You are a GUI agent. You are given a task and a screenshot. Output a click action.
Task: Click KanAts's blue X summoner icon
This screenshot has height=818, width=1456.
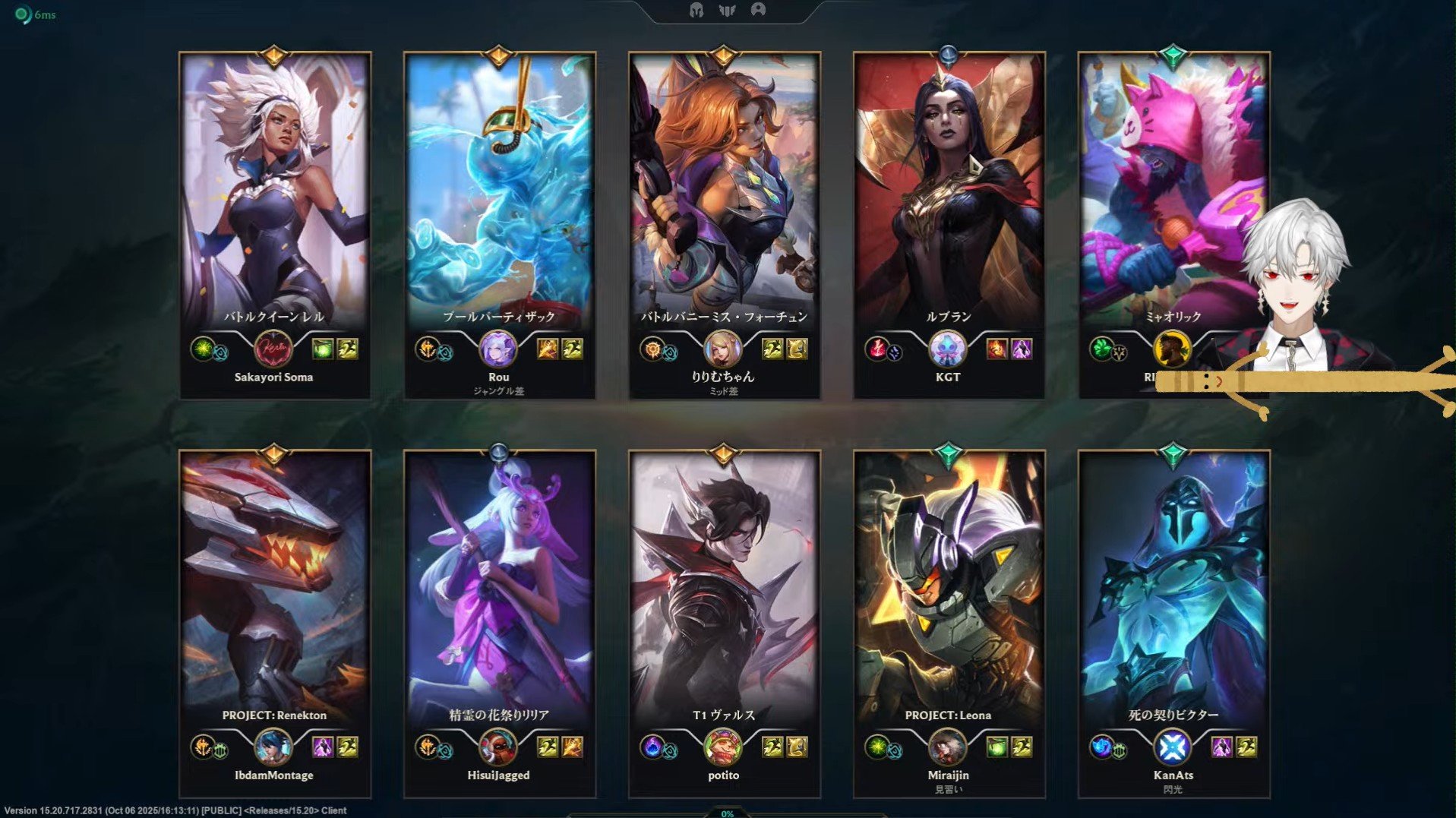click(x=1173, y=747)
